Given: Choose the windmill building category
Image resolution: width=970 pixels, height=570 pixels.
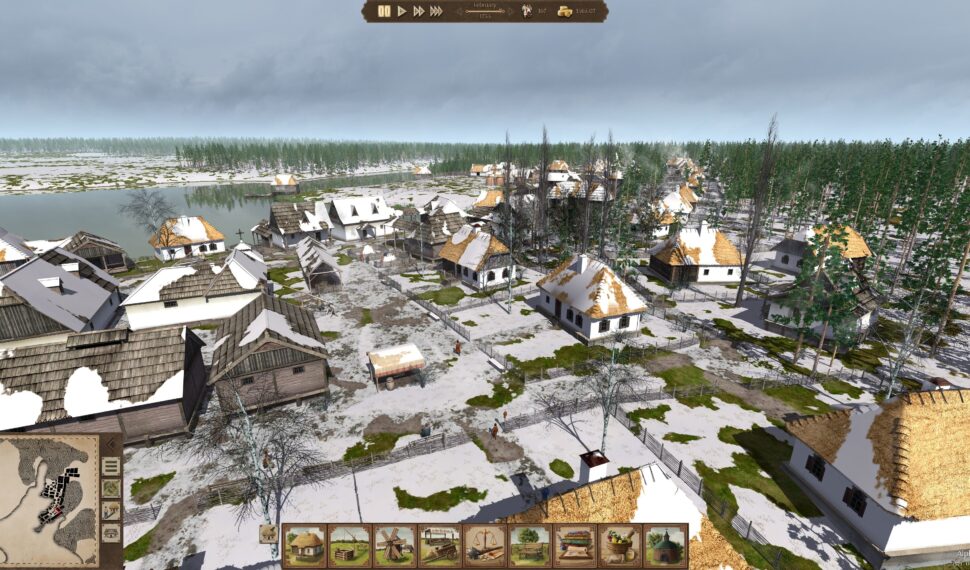Looking at the screenshot, I should pyautogui.click(x=395, y=546).
